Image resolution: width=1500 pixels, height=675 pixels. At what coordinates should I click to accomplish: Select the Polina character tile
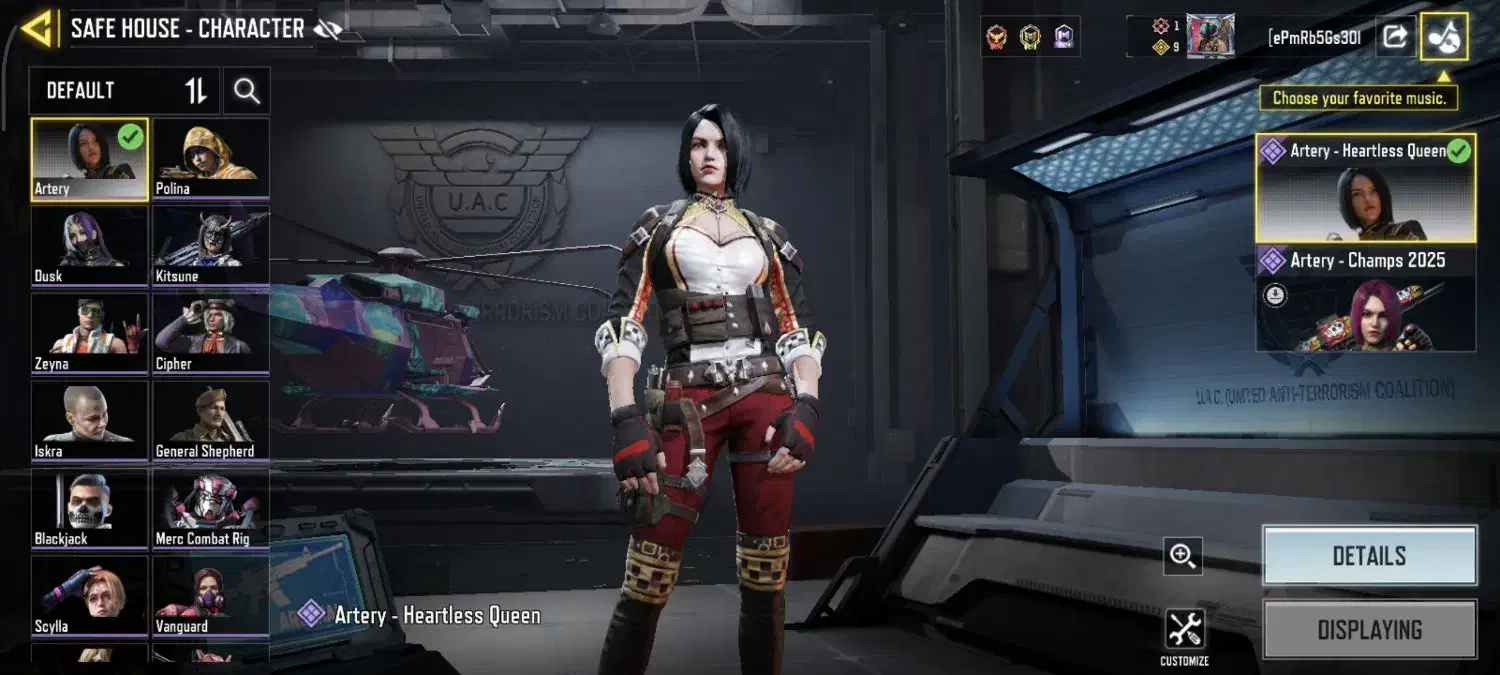point(211,158)
